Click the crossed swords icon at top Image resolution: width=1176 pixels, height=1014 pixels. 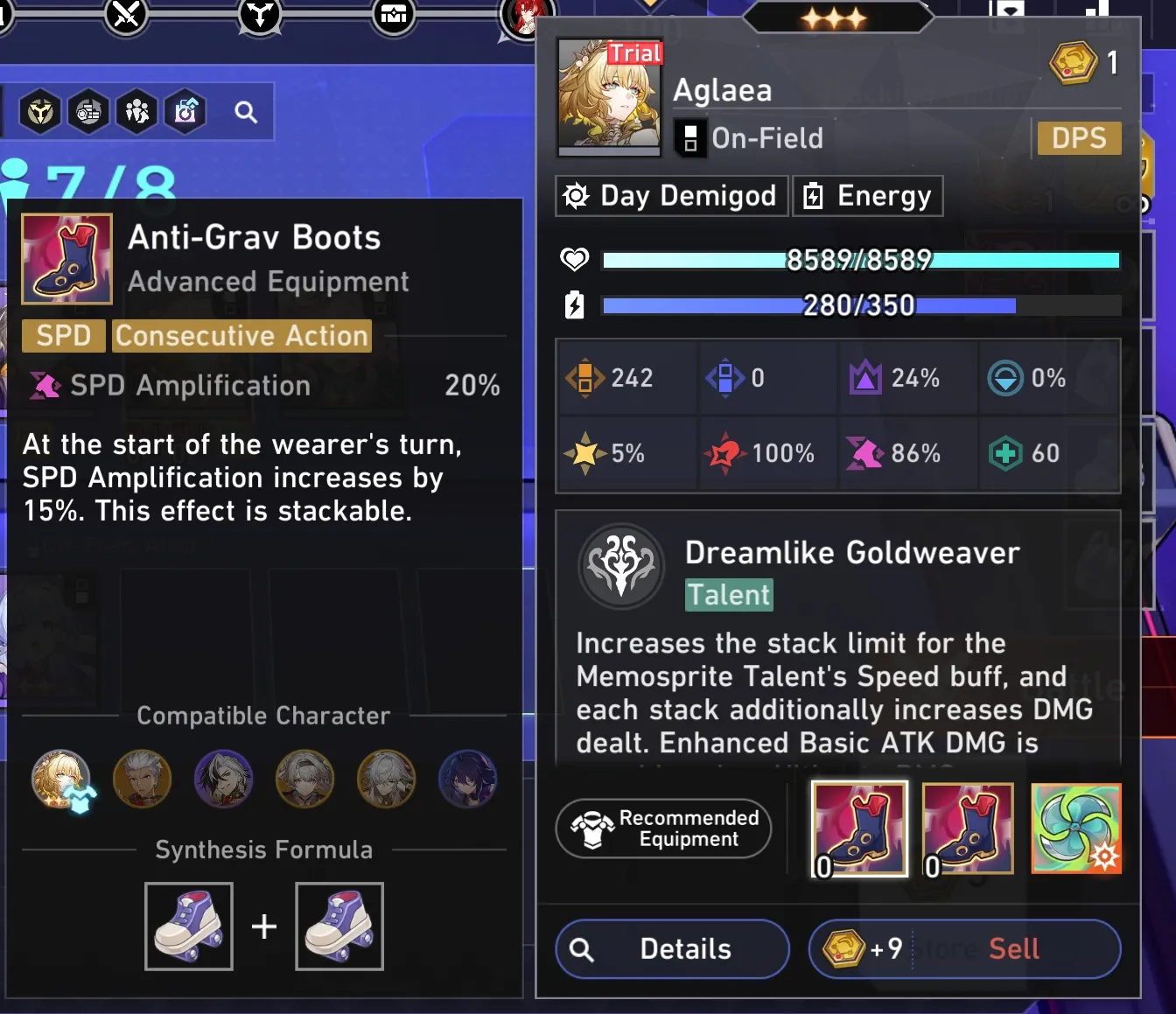pos(125,15)
